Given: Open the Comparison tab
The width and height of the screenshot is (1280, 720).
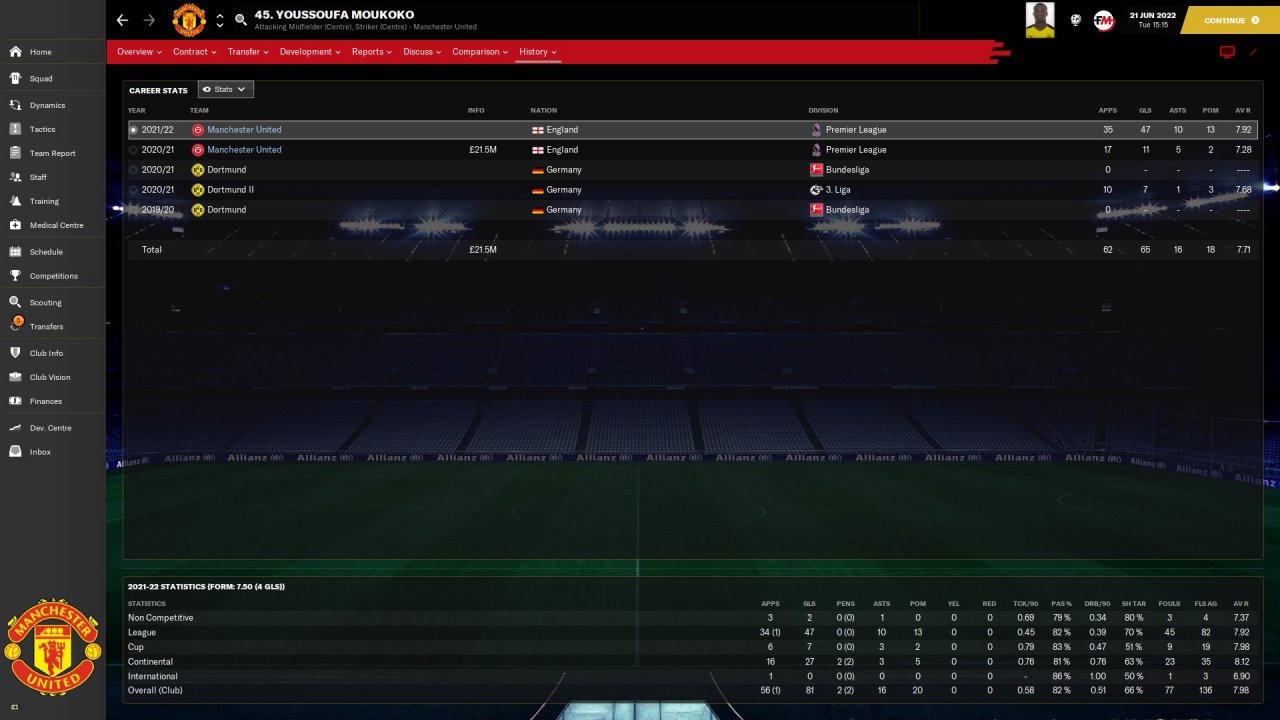Looking at the screenshot, I should (x=480, y=52).
